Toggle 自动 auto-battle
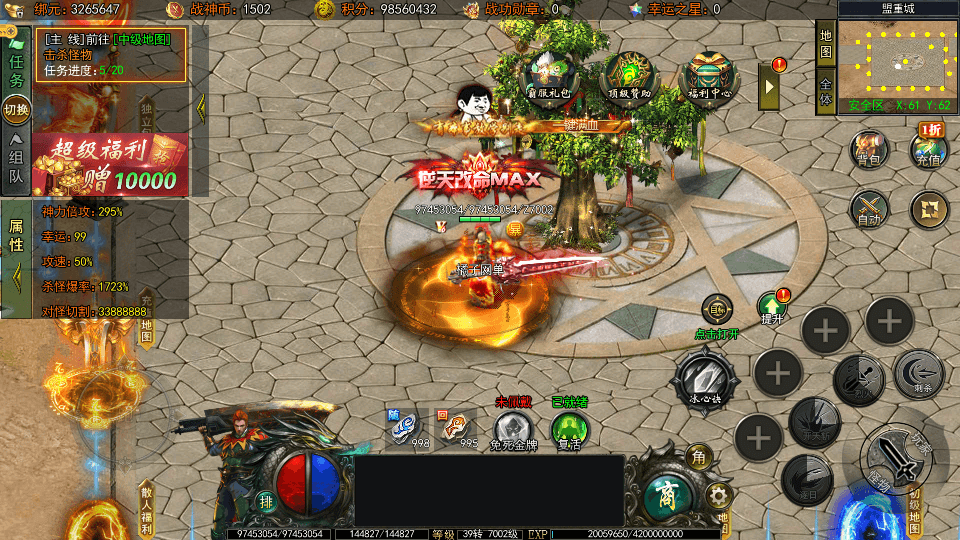Image resolution: width=960 pixels, height=540 pixels. [x=869, y=208]
